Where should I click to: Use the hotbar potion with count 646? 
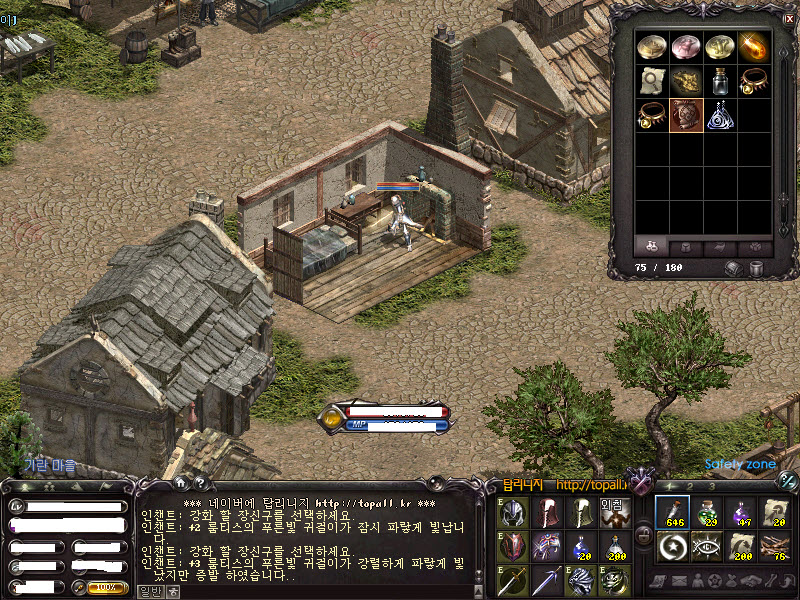pos(672,513)
